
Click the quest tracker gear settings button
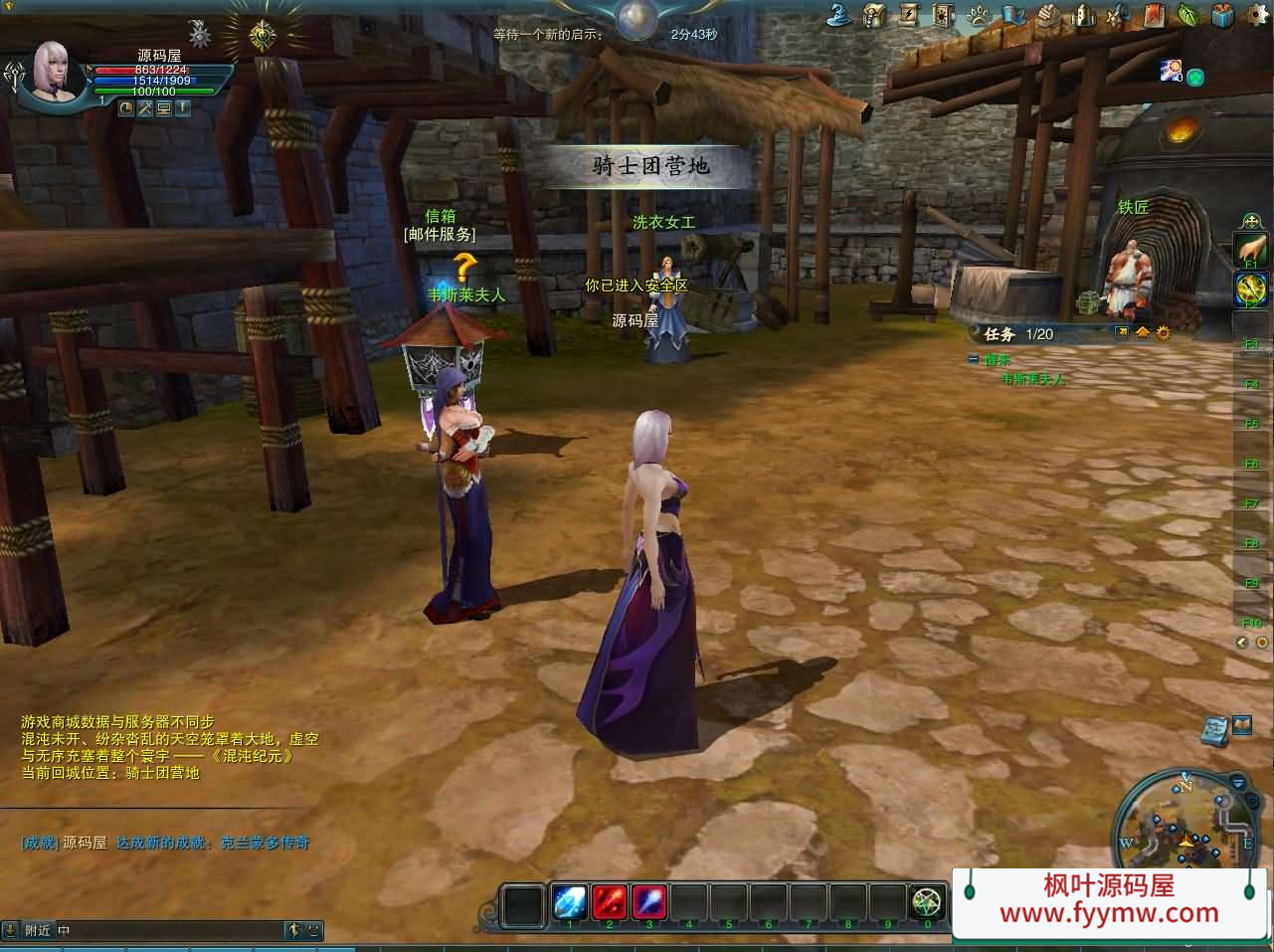point(1163,333)
